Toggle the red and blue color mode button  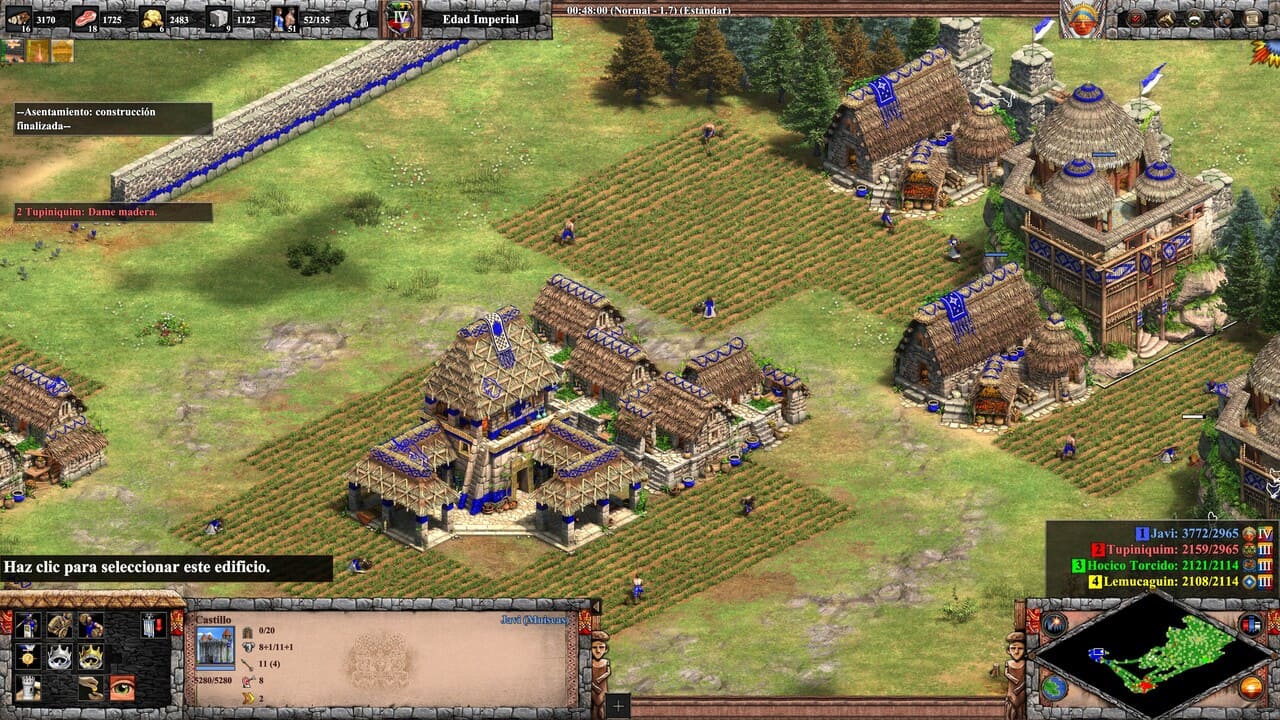pyautogui.click(x=1250, y=624)
